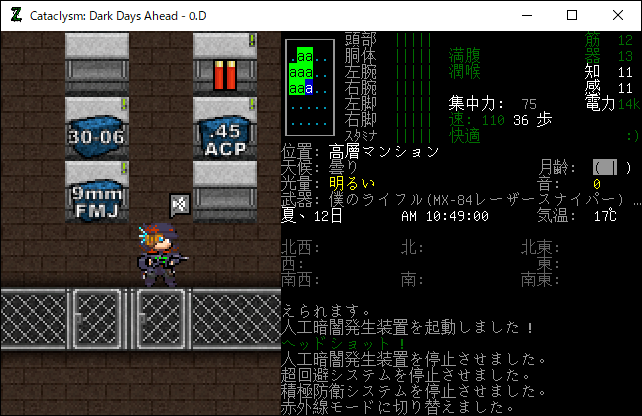642x416 pixels.
Task: Maximize the game window
Action: [x=572, y=15]
